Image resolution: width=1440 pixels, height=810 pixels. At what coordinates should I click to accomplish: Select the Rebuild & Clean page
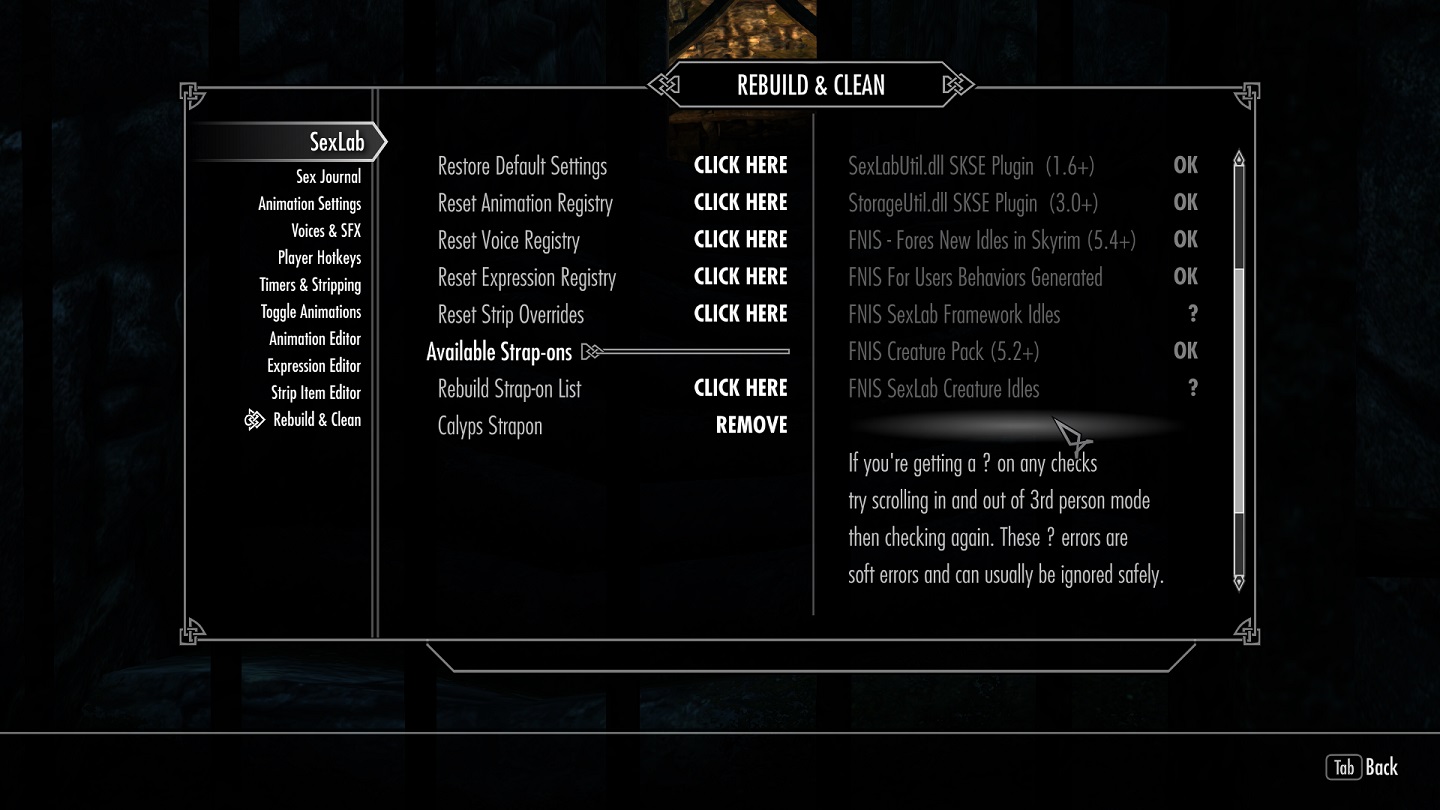(317, 420)
